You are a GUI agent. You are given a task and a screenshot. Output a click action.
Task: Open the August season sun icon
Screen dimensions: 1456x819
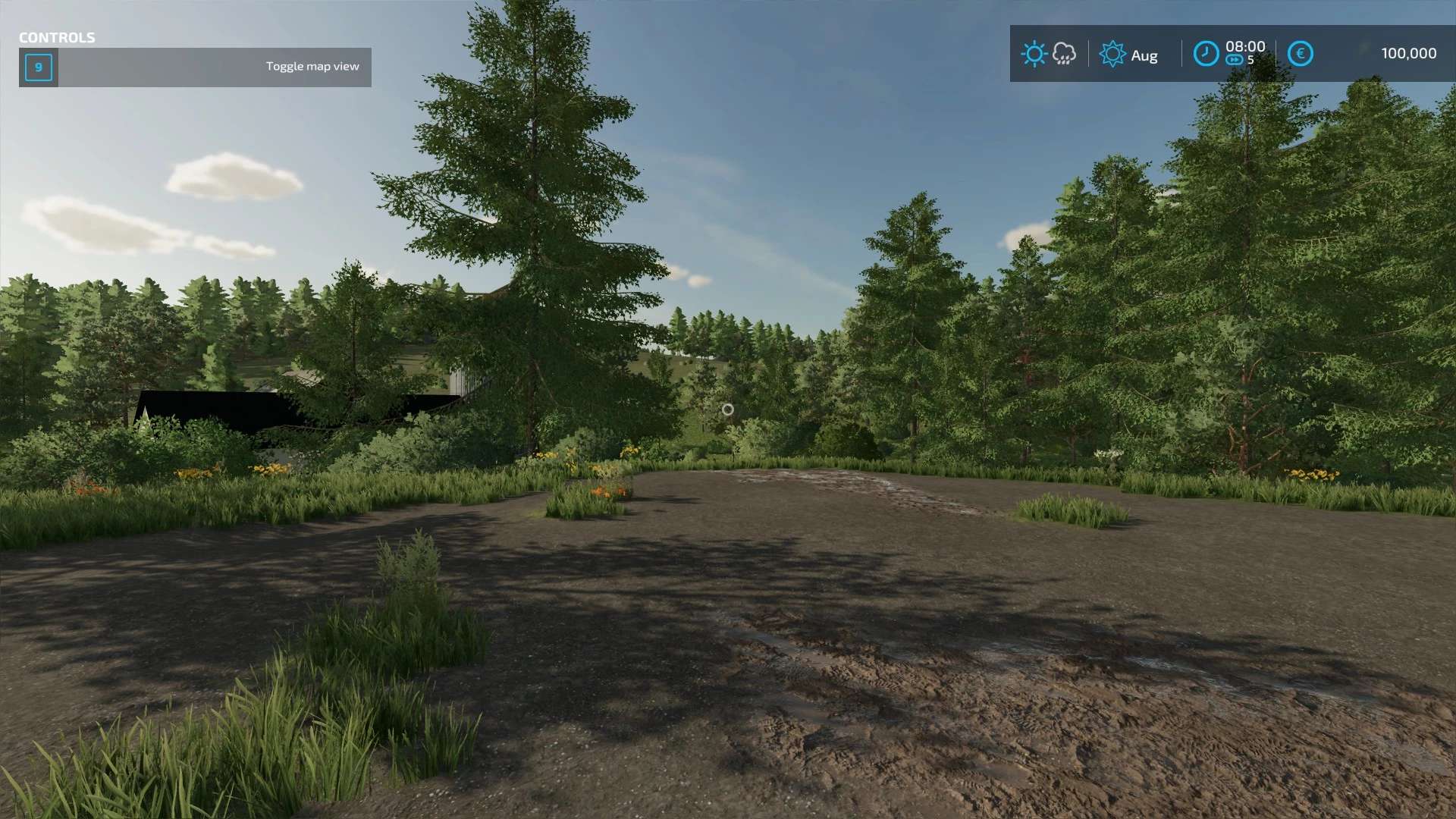coord(1112,54)
